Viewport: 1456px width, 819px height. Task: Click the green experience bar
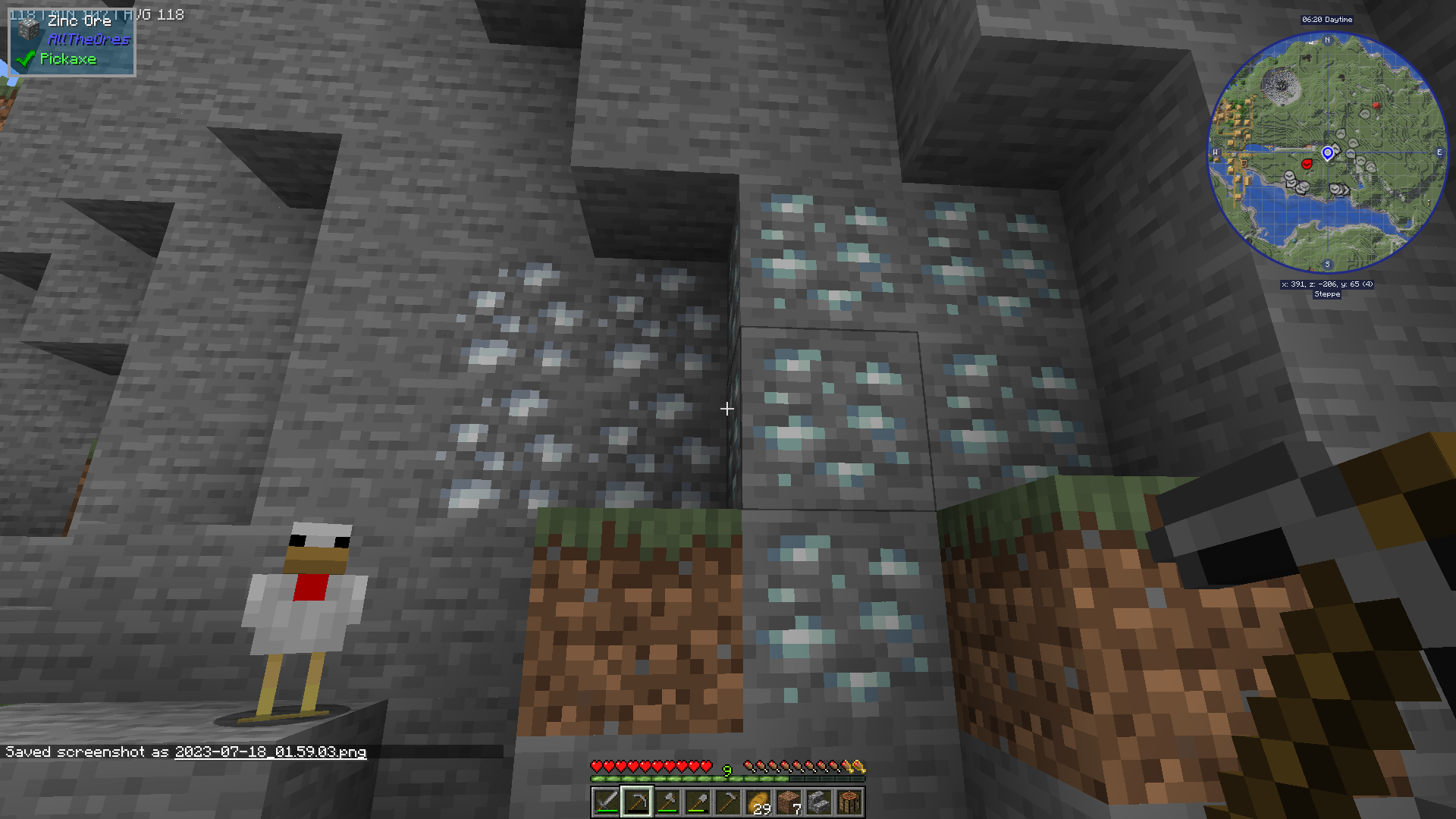click(x=728, y=778)
